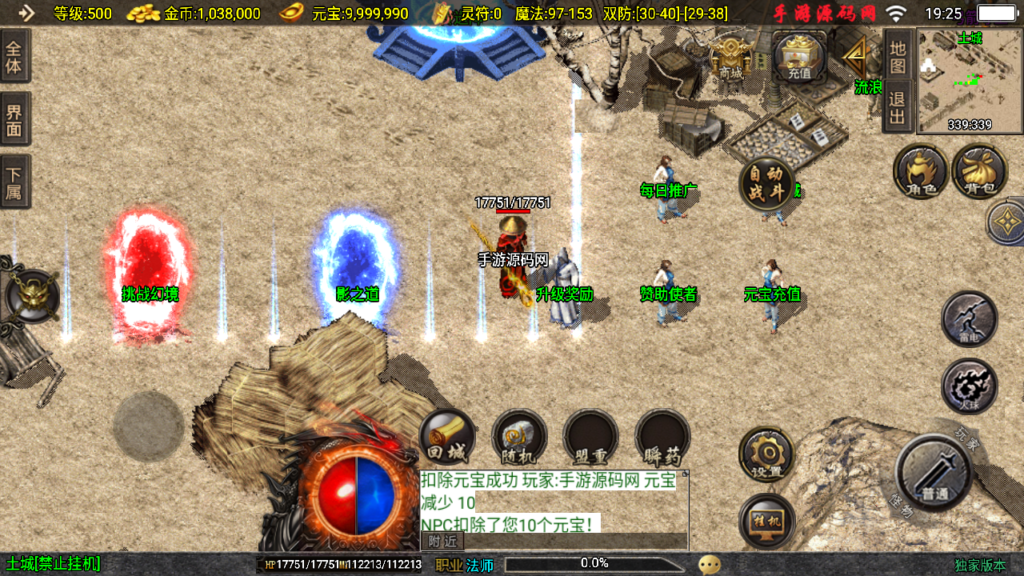Open the 充值 recharge chest icon
This screenshot has width=1024, height=576.
pos(799,56)
